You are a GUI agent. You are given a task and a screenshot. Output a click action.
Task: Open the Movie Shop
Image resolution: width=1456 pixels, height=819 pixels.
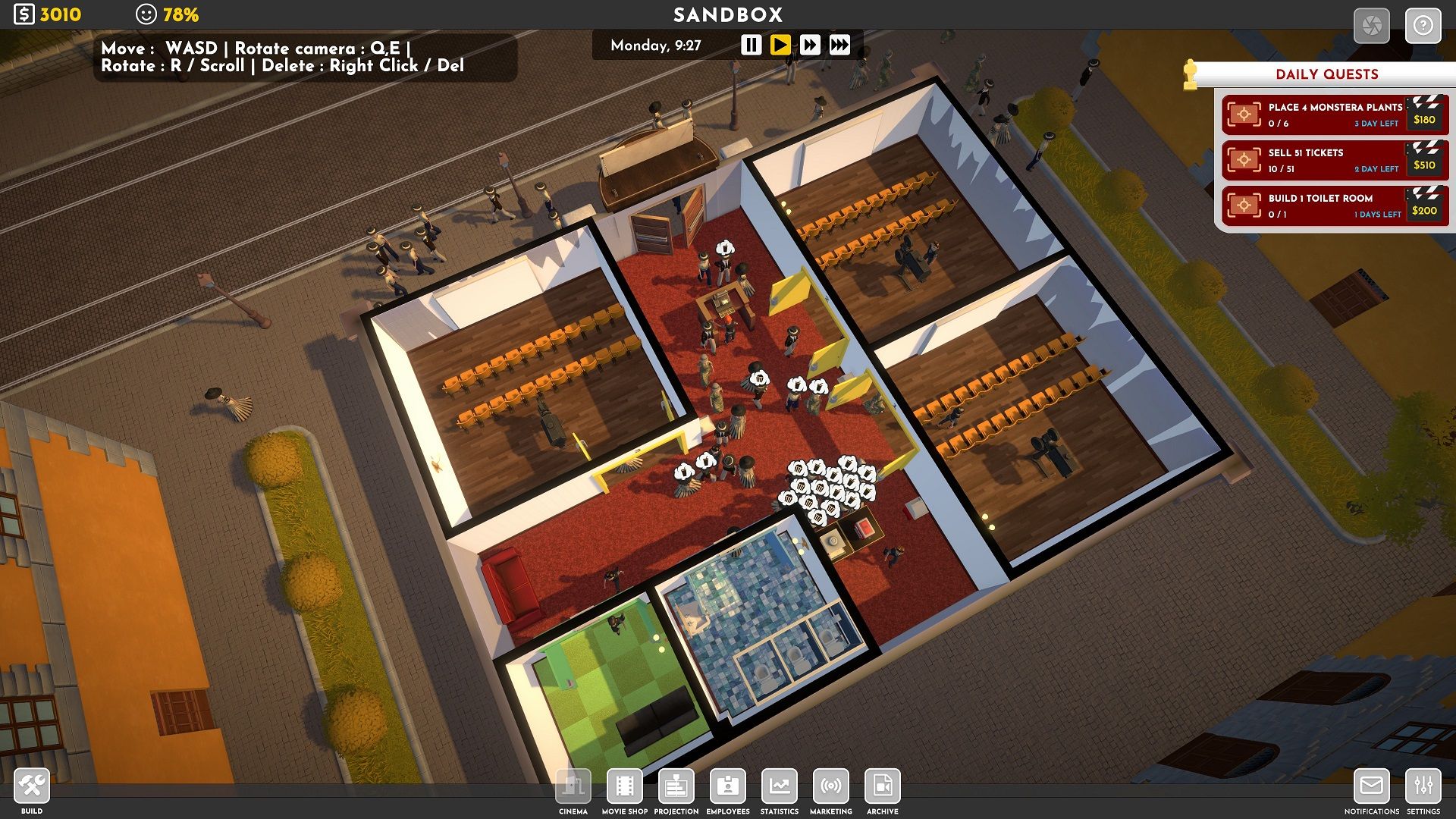pos(625,786)
